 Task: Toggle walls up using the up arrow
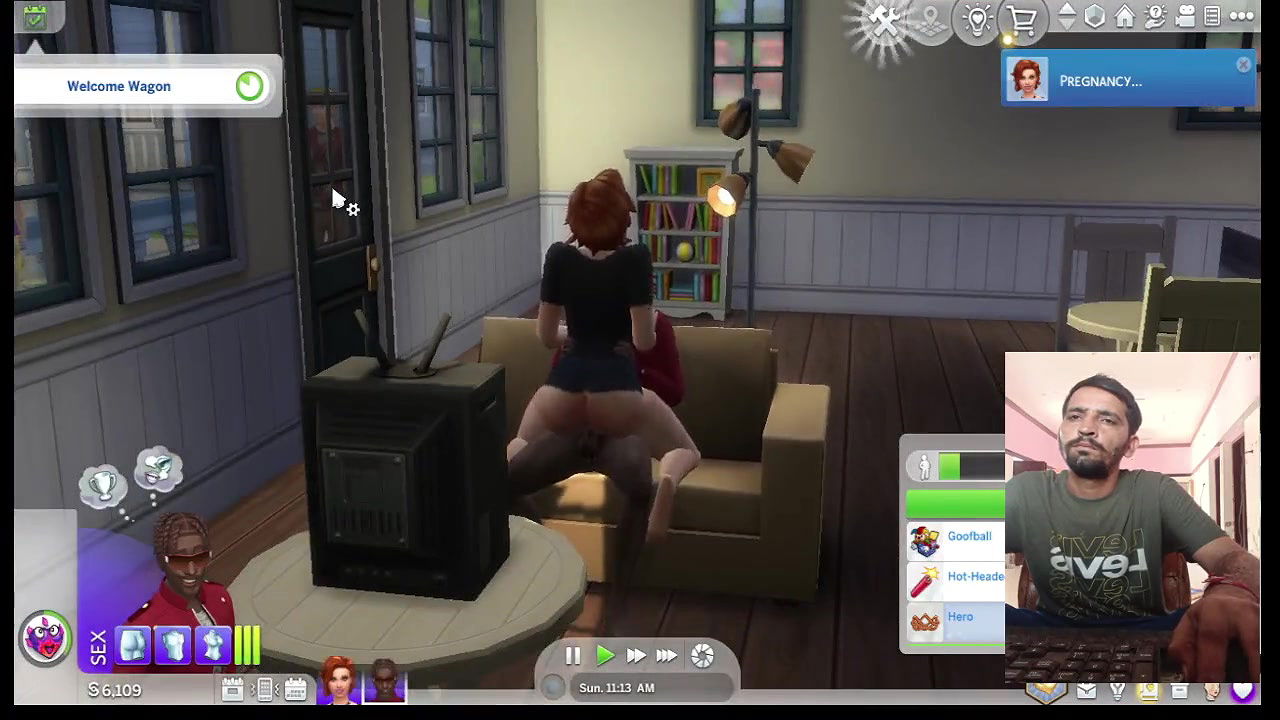coord(1066,10)
